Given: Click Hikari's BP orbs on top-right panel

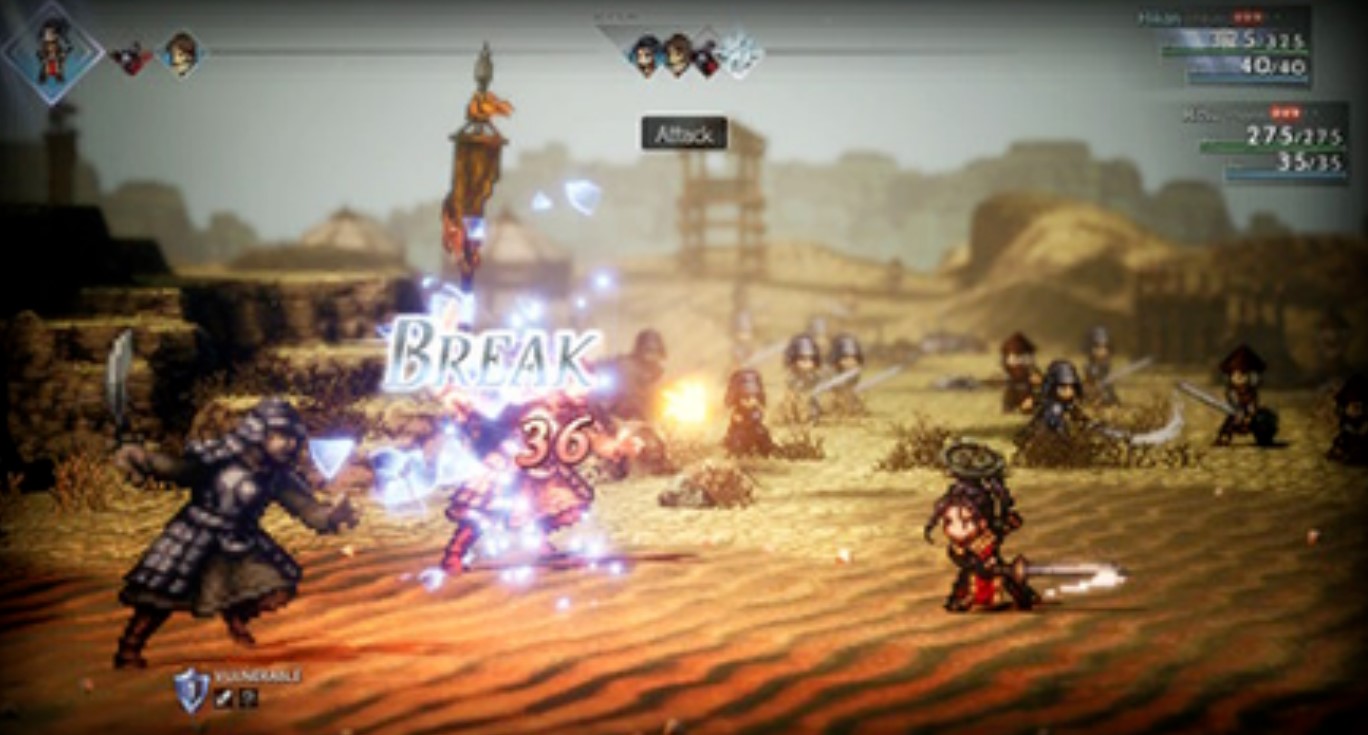Looking at the screenshot, I should pyautogui.click(x=1247, y=17).
